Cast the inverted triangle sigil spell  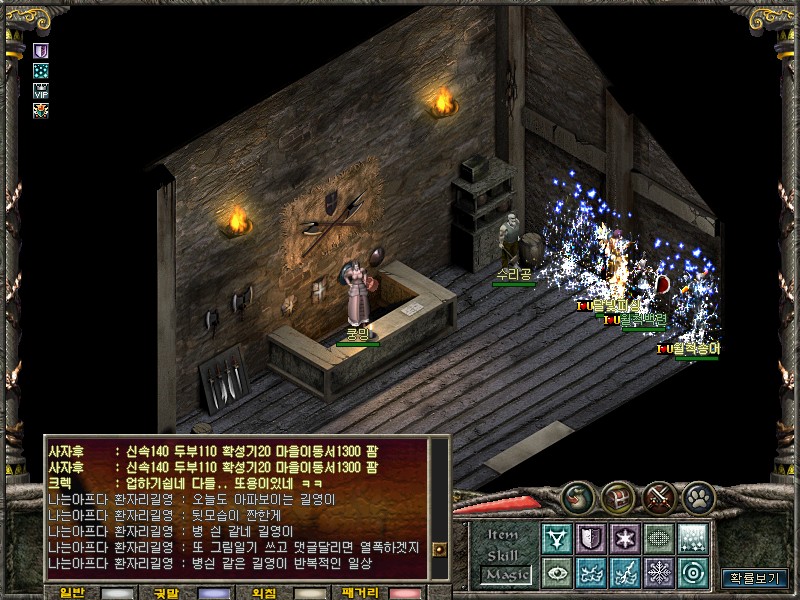pos(557,538)
